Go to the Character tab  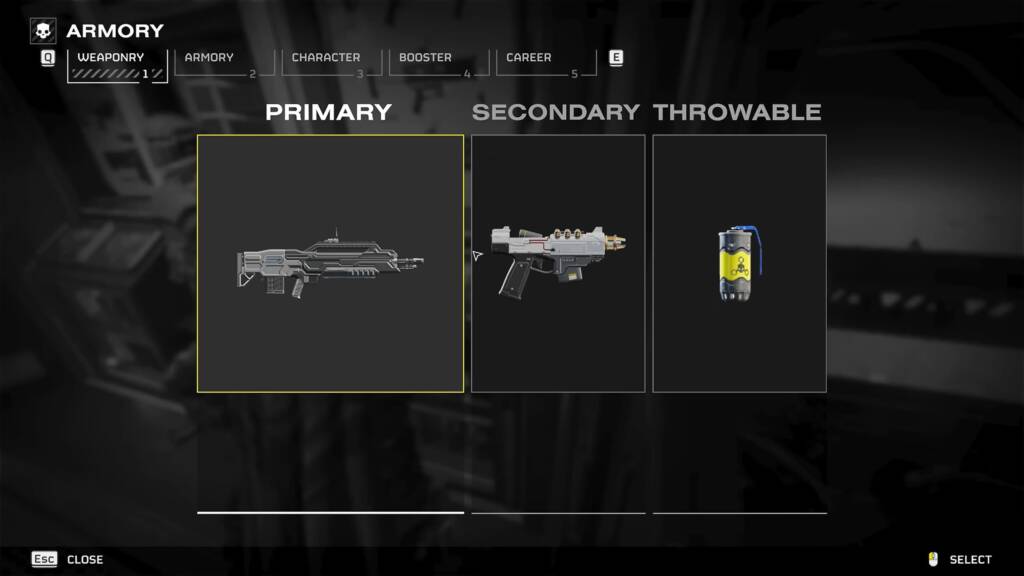(329, 62)
